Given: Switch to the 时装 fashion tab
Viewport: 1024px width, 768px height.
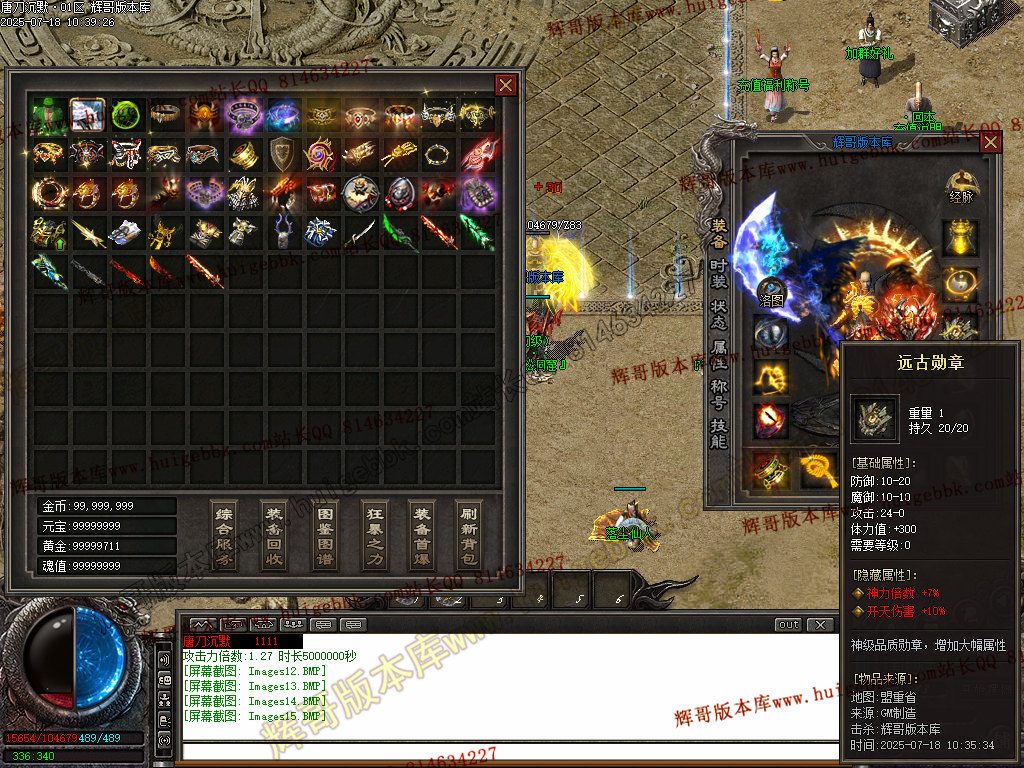Looking at the screenshot, I should click(x=719, y=274).
